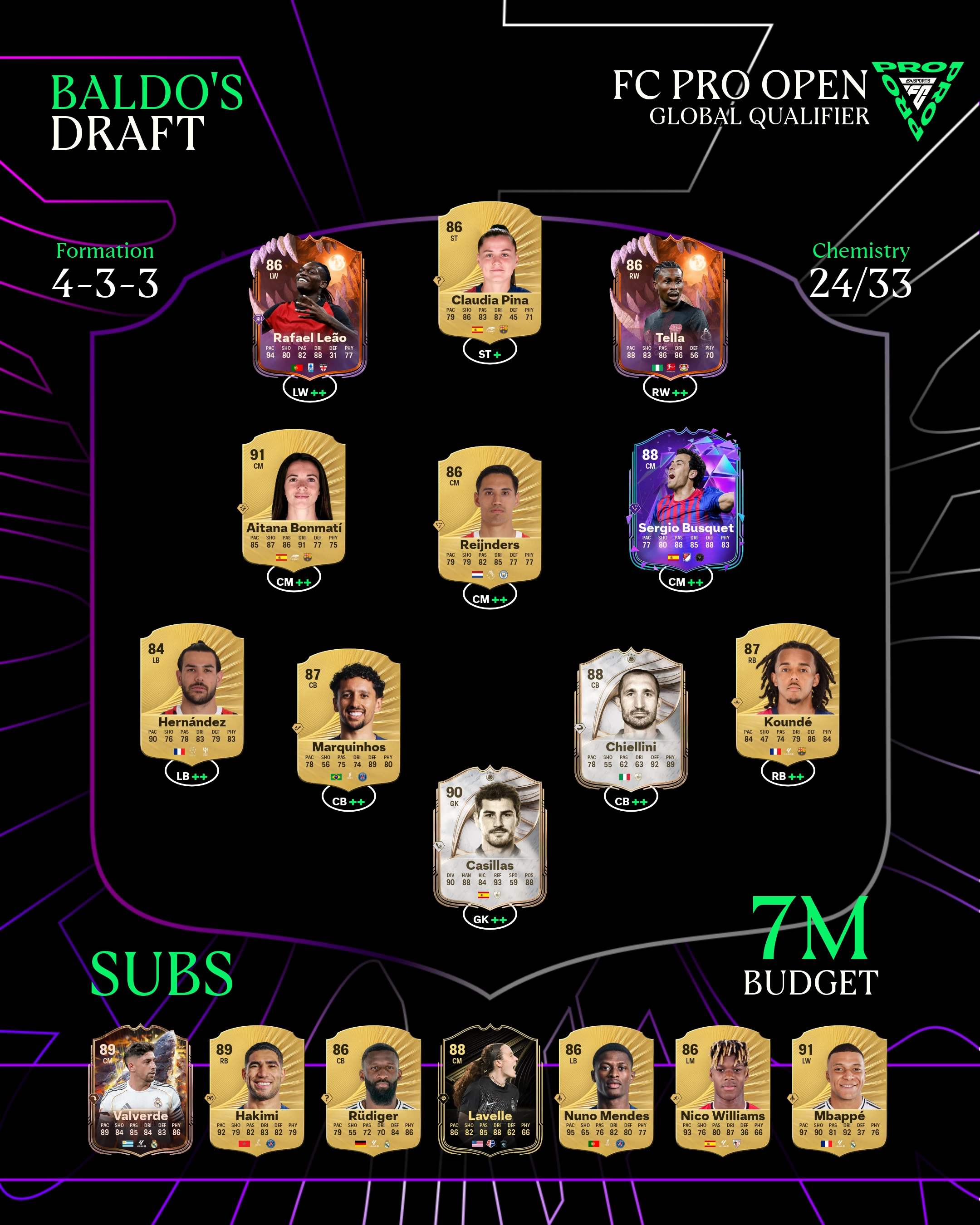Click the Nico Williams substitute card

(723, 1088)
